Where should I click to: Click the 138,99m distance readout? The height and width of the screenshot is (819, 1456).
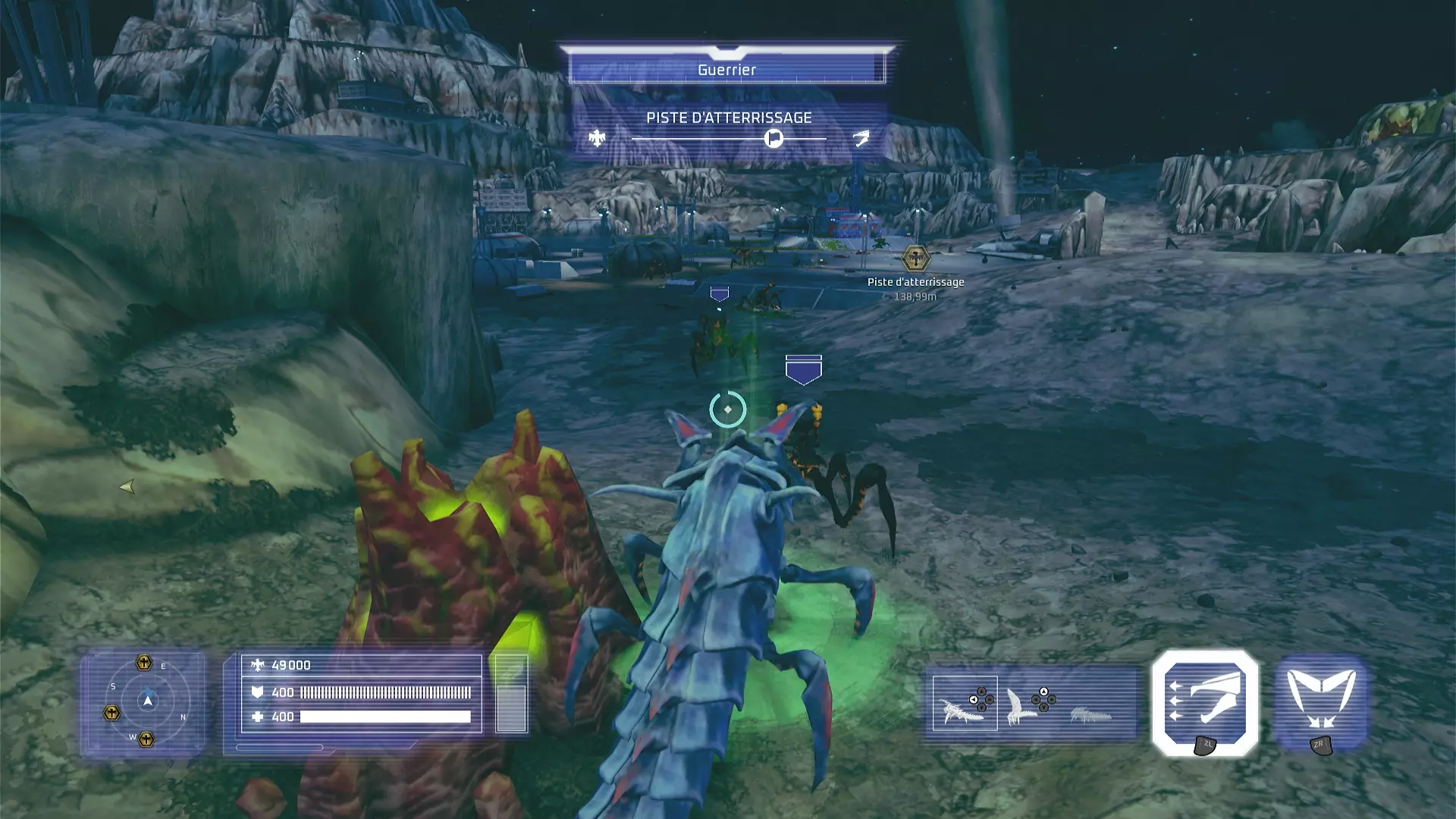(915, 297)
